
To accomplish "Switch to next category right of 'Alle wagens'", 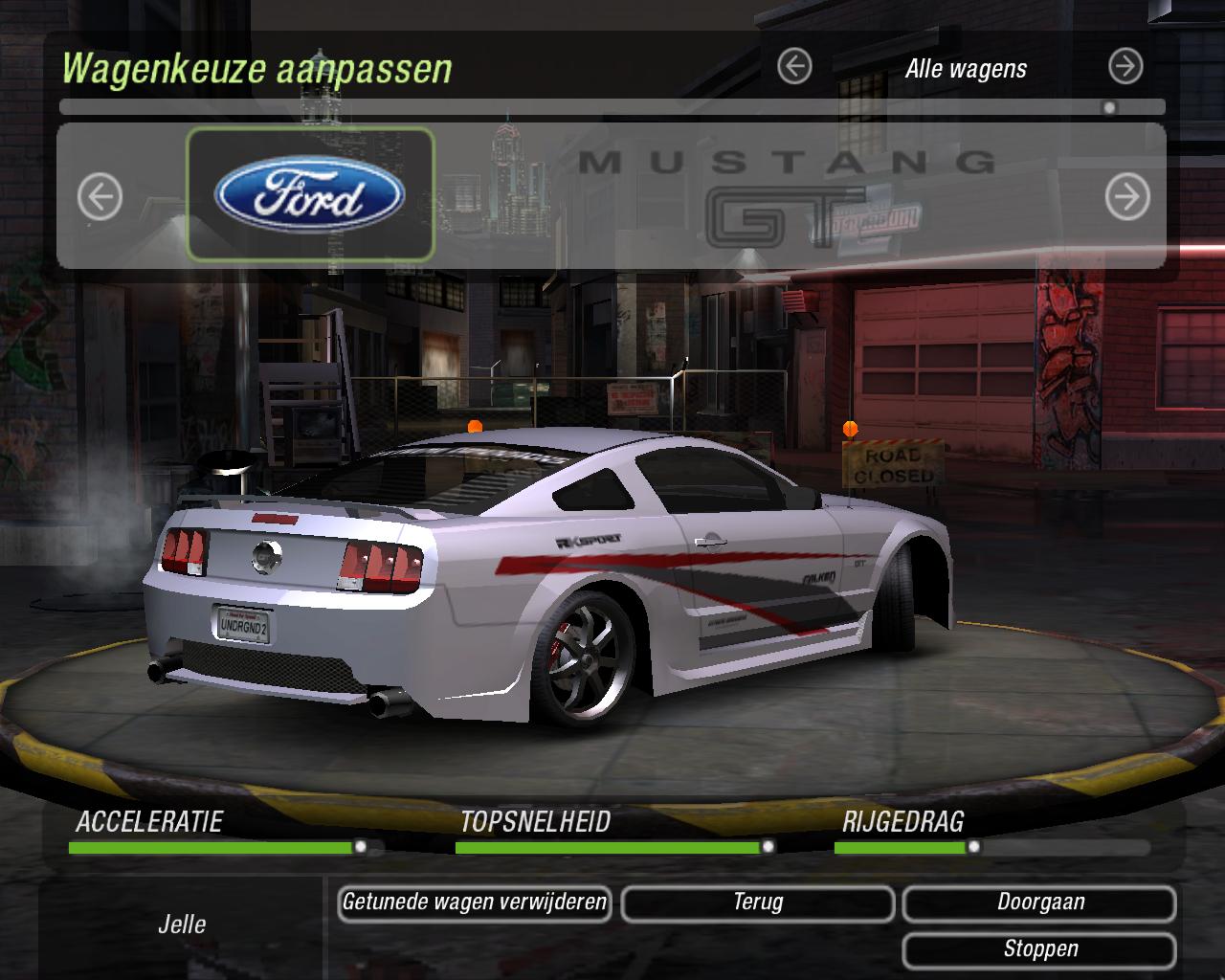I will (1125, 67).
